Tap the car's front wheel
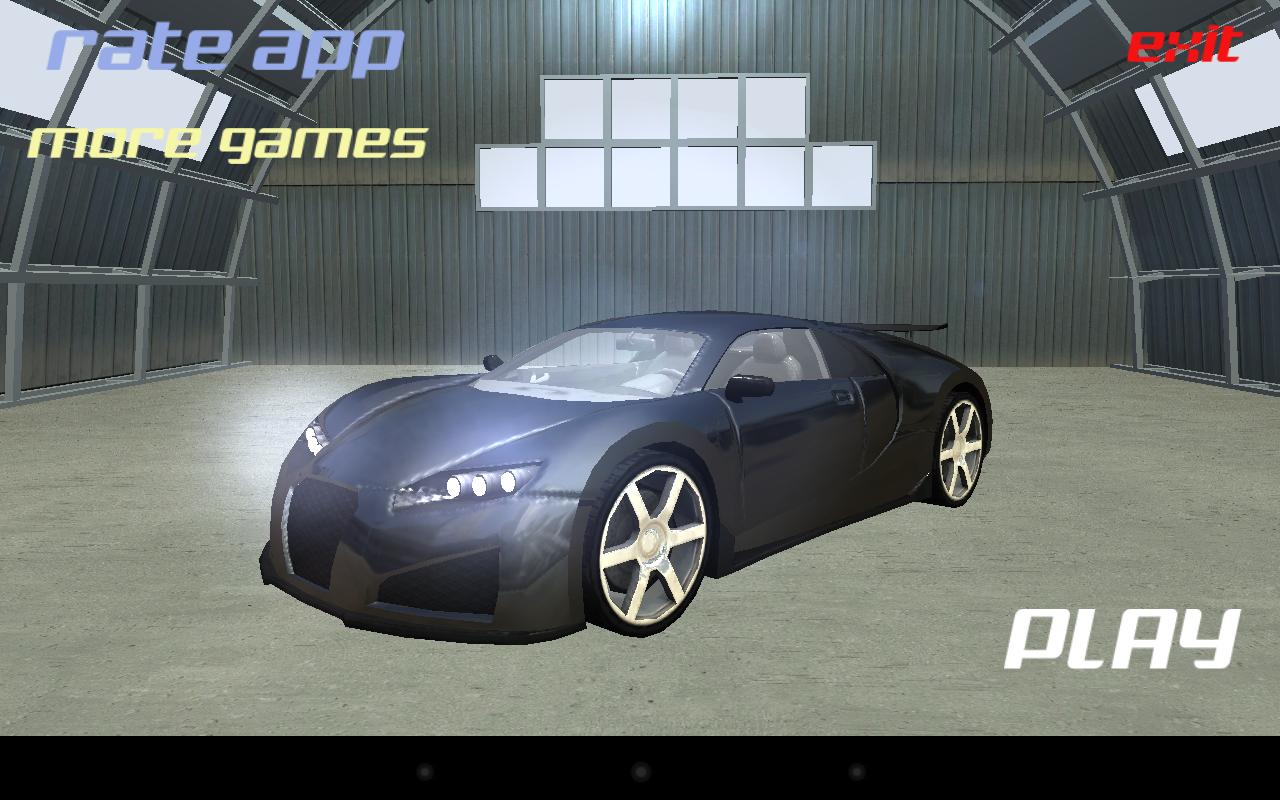This screenshot has width=1280, height=800. (x=650, y=545)
